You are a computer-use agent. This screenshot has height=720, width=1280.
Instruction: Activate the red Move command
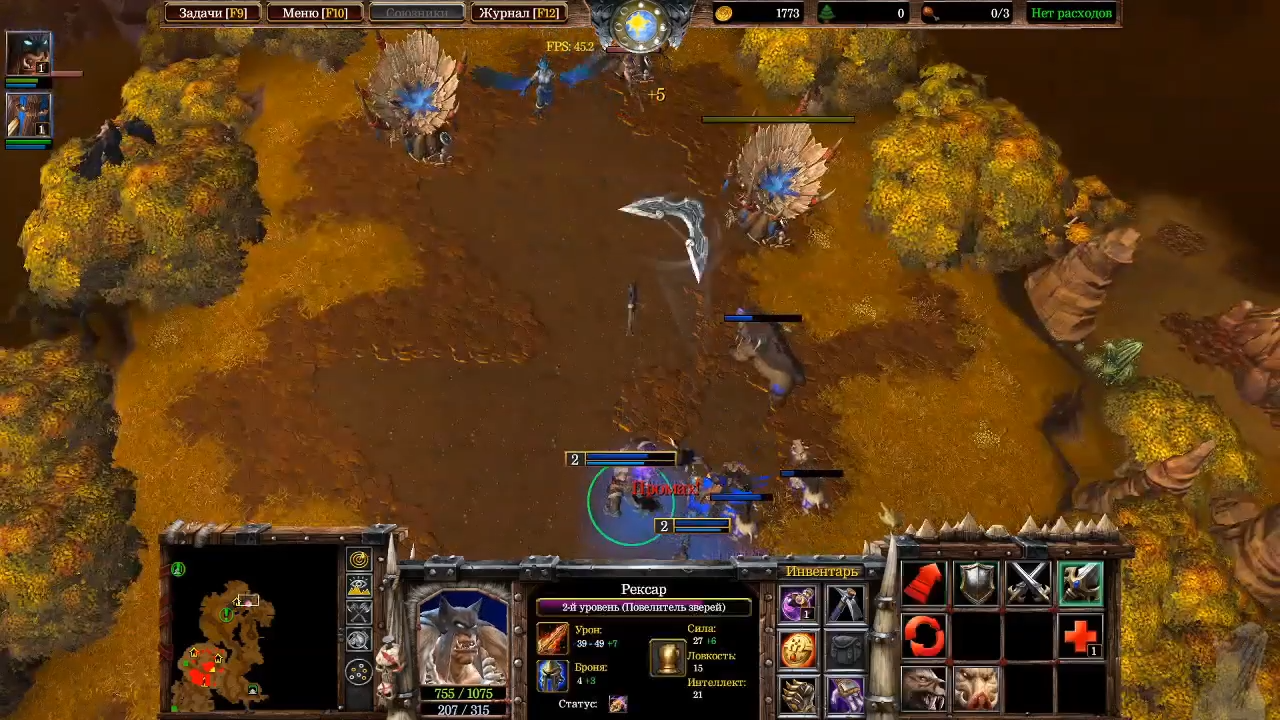(924, 583)
